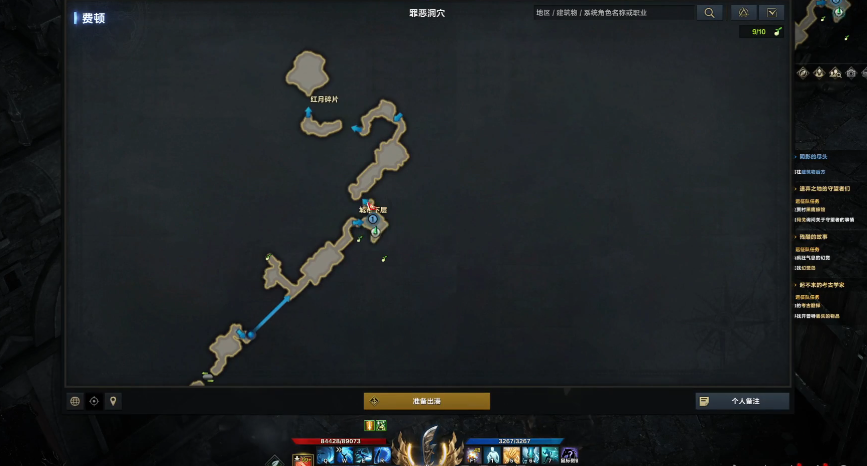Viewport: 867px width, 466px height.
Task: Open the checkmark filter dropdown button
Action: pyautogui.click(x=771, y=13)
